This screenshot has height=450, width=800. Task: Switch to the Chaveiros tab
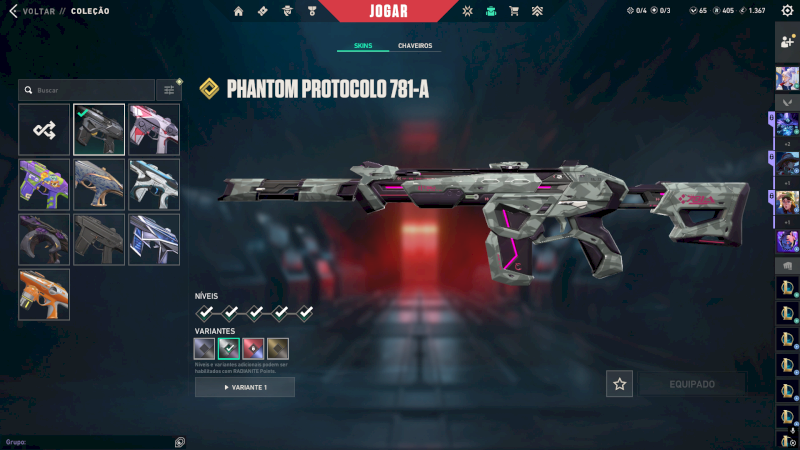tap(415, 46)
